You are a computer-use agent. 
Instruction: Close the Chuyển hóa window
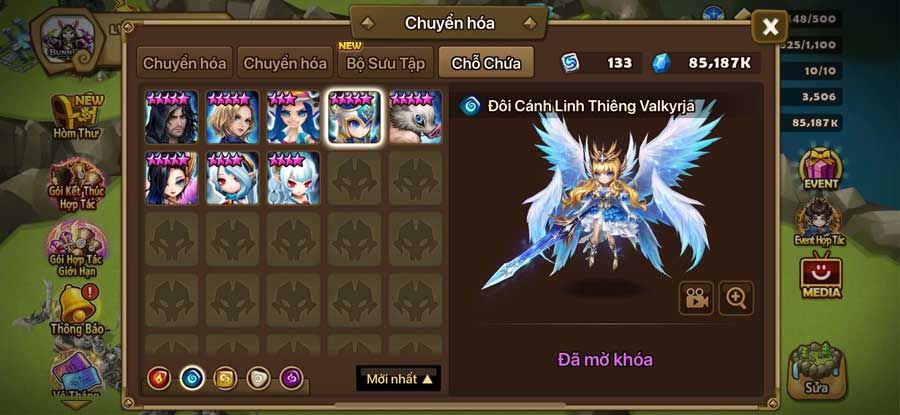(770, 27)
